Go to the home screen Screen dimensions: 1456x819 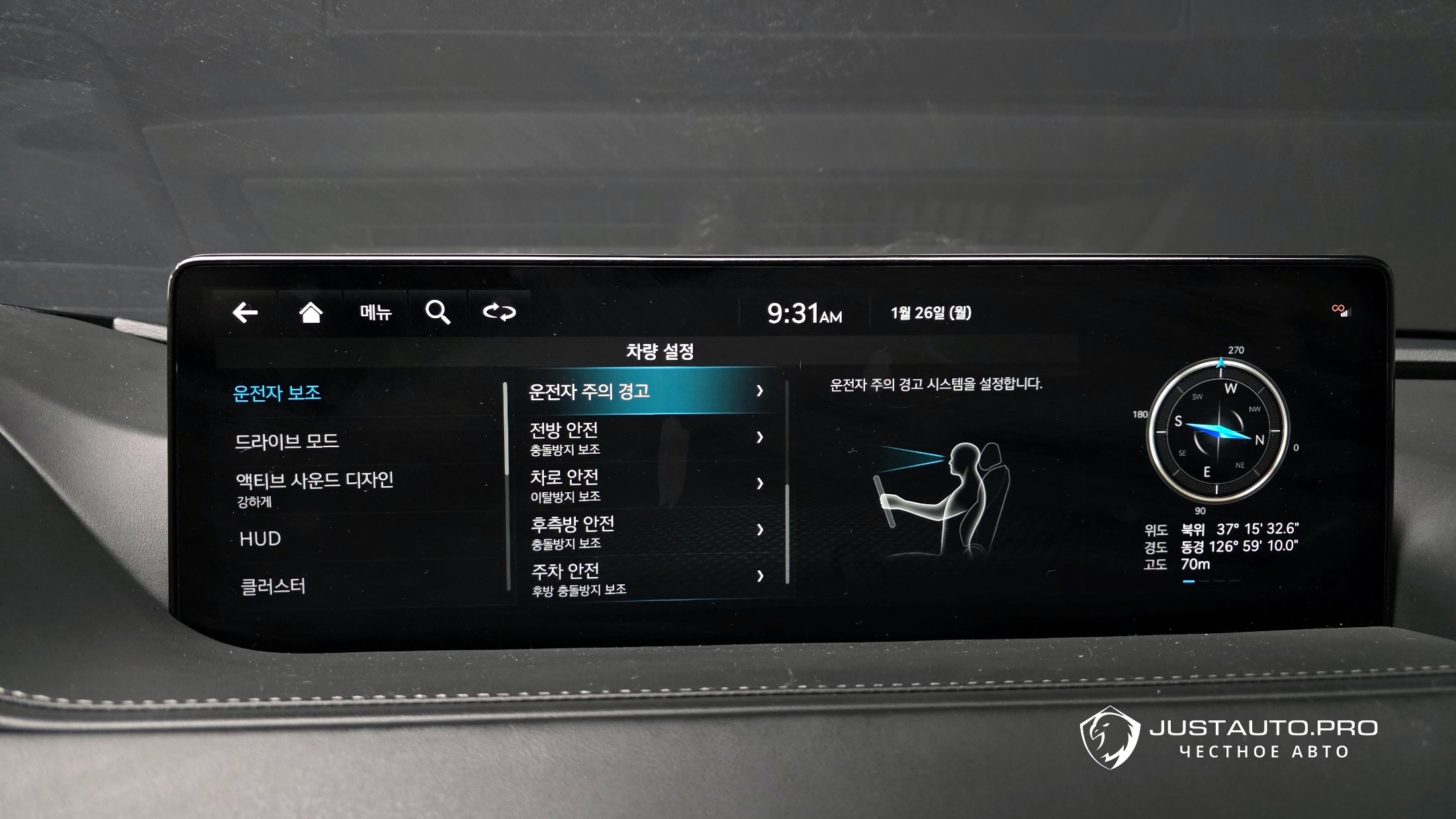(310, 312)
